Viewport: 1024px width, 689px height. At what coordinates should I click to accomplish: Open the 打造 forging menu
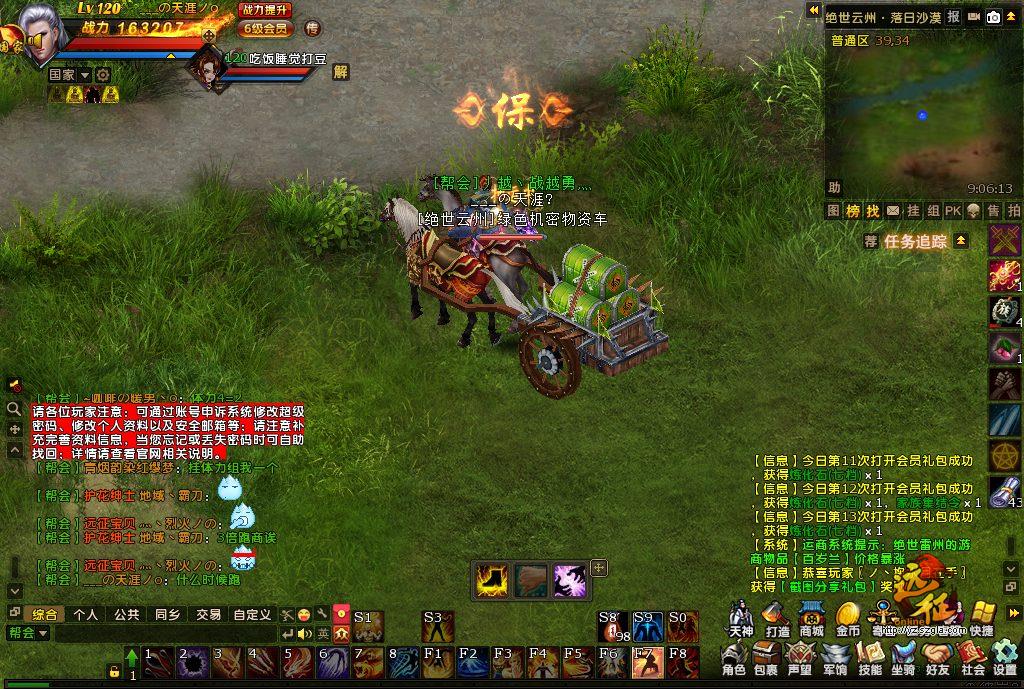(x=777, y=619)
